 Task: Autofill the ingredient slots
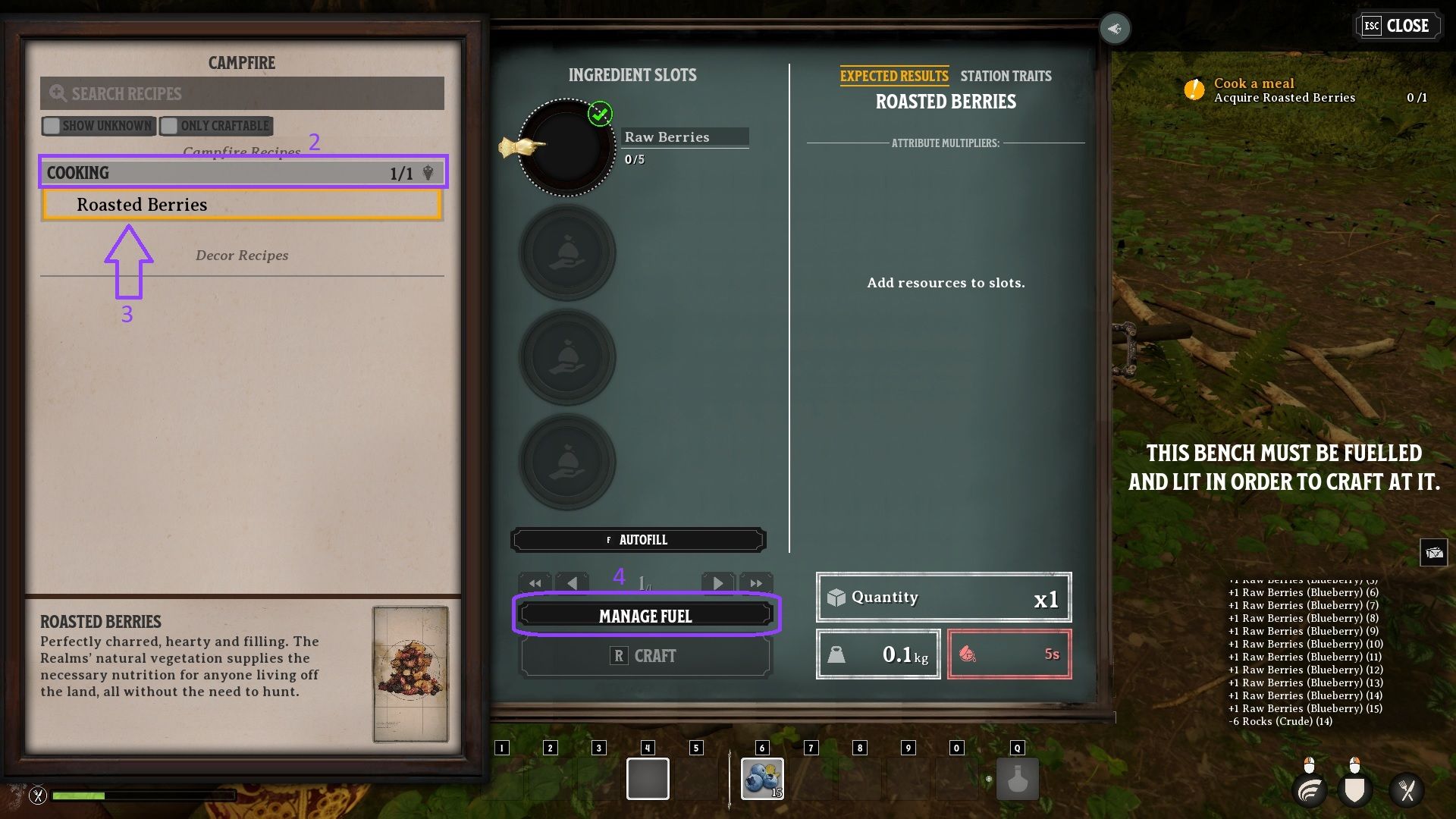638,540
